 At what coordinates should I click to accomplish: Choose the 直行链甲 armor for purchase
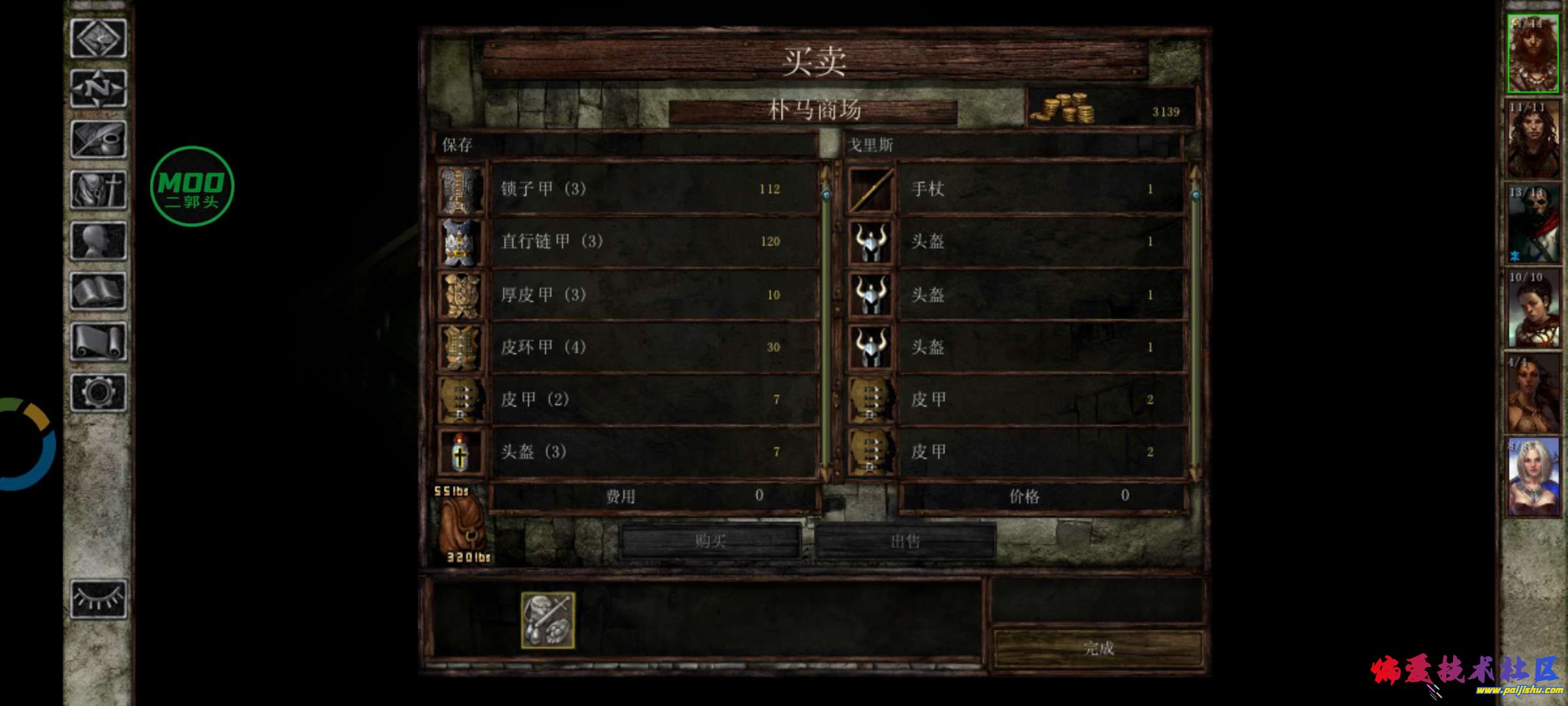(x=653, y=241)
